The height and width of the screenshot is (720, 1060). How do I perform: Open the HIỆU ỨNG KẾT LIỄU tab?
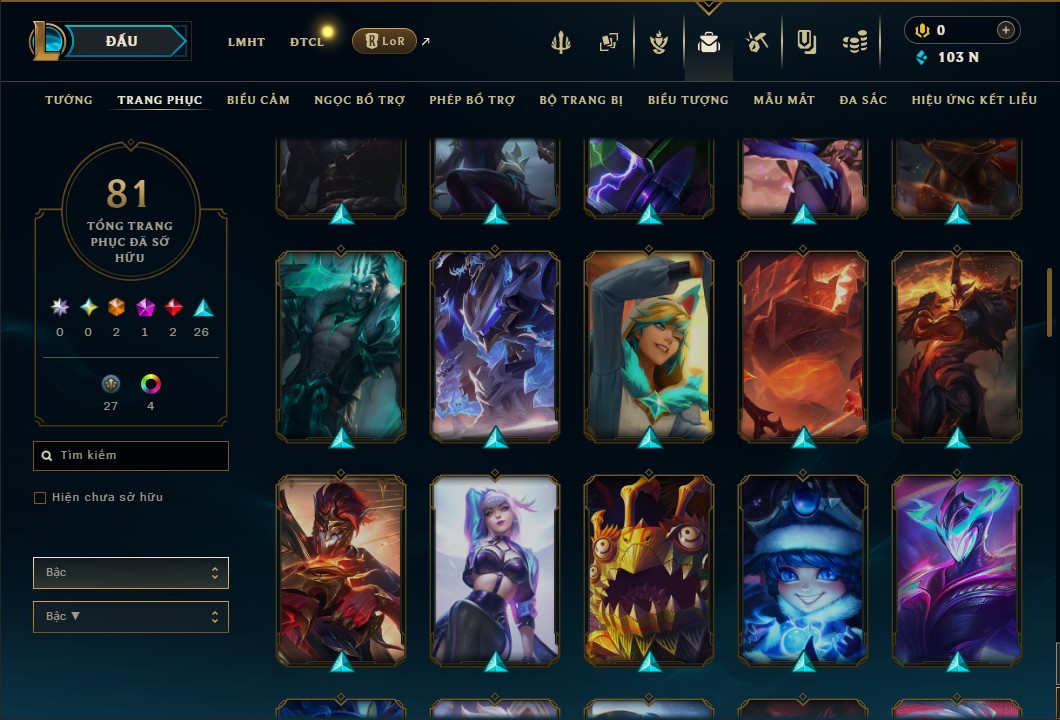[x=971, y=100]
